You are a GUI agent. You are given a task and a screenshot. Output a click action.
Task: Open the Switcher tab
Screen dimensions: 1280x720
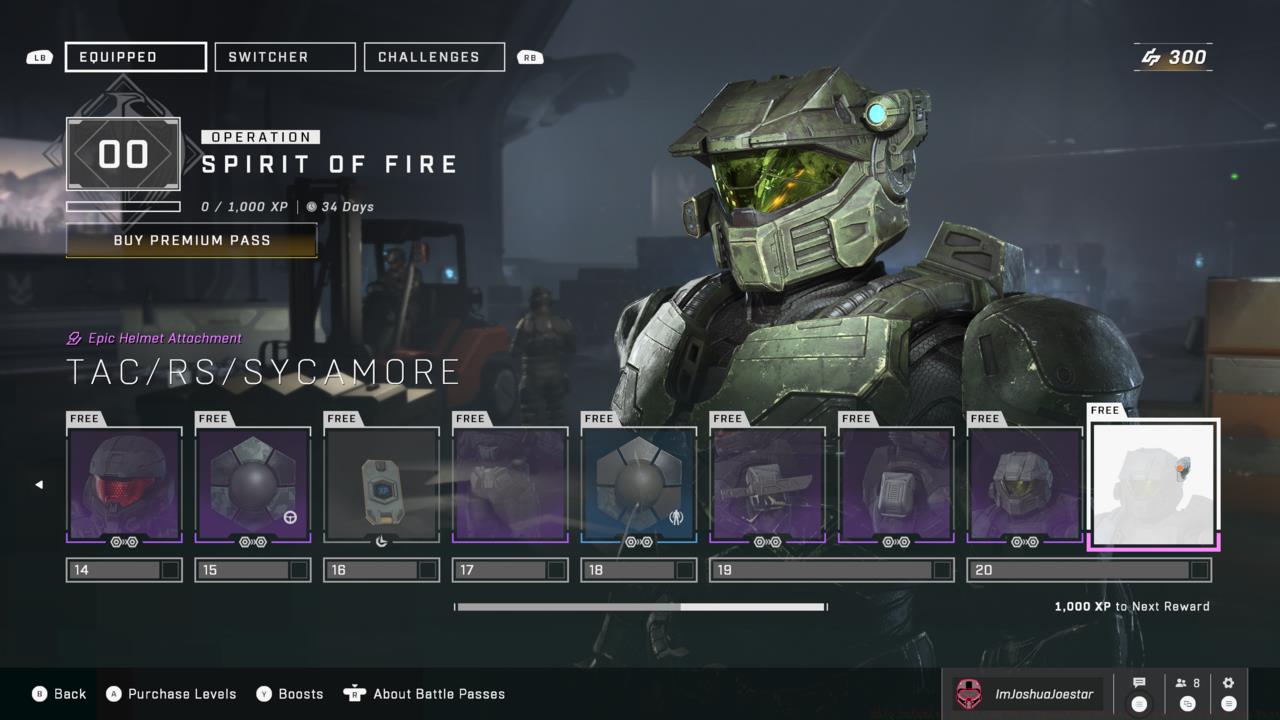click(285, 57)
